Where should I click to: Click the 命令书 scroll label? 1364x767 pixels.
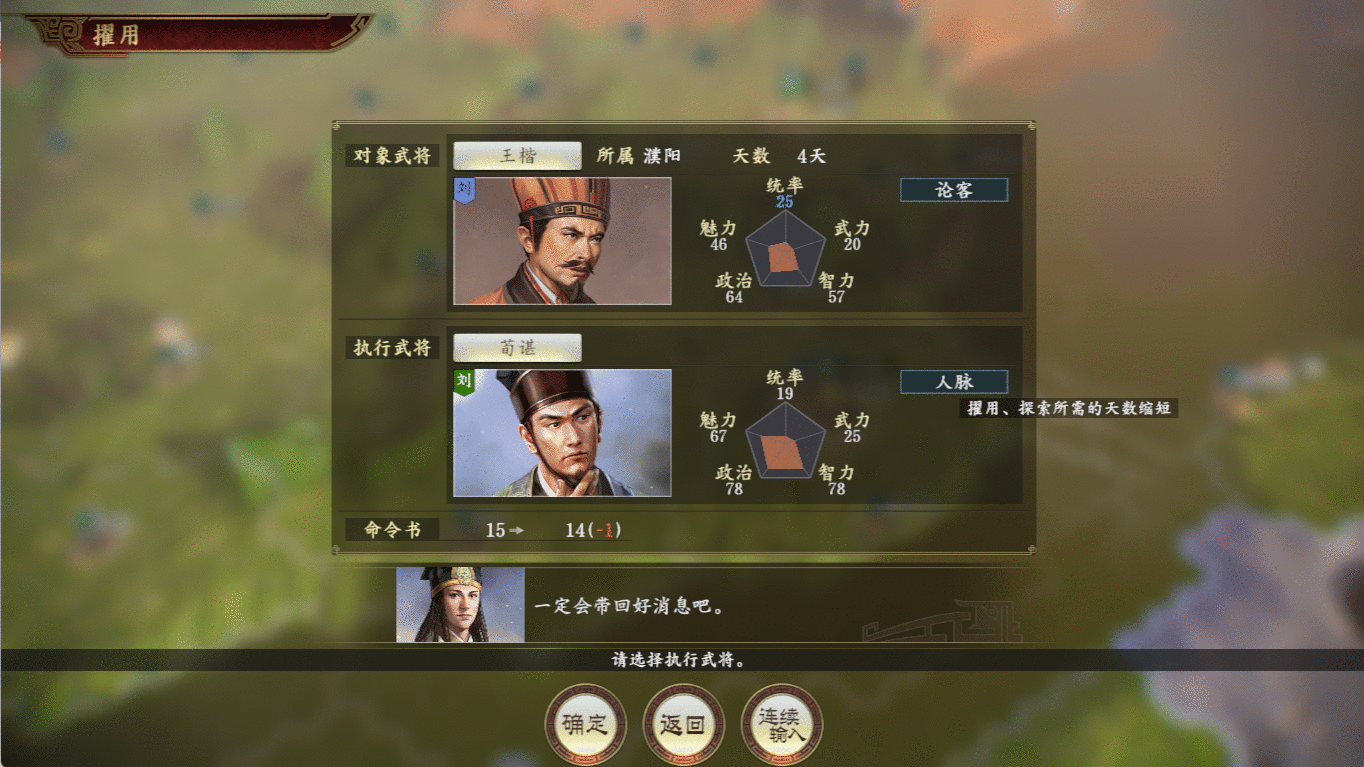tap(392, 529)
